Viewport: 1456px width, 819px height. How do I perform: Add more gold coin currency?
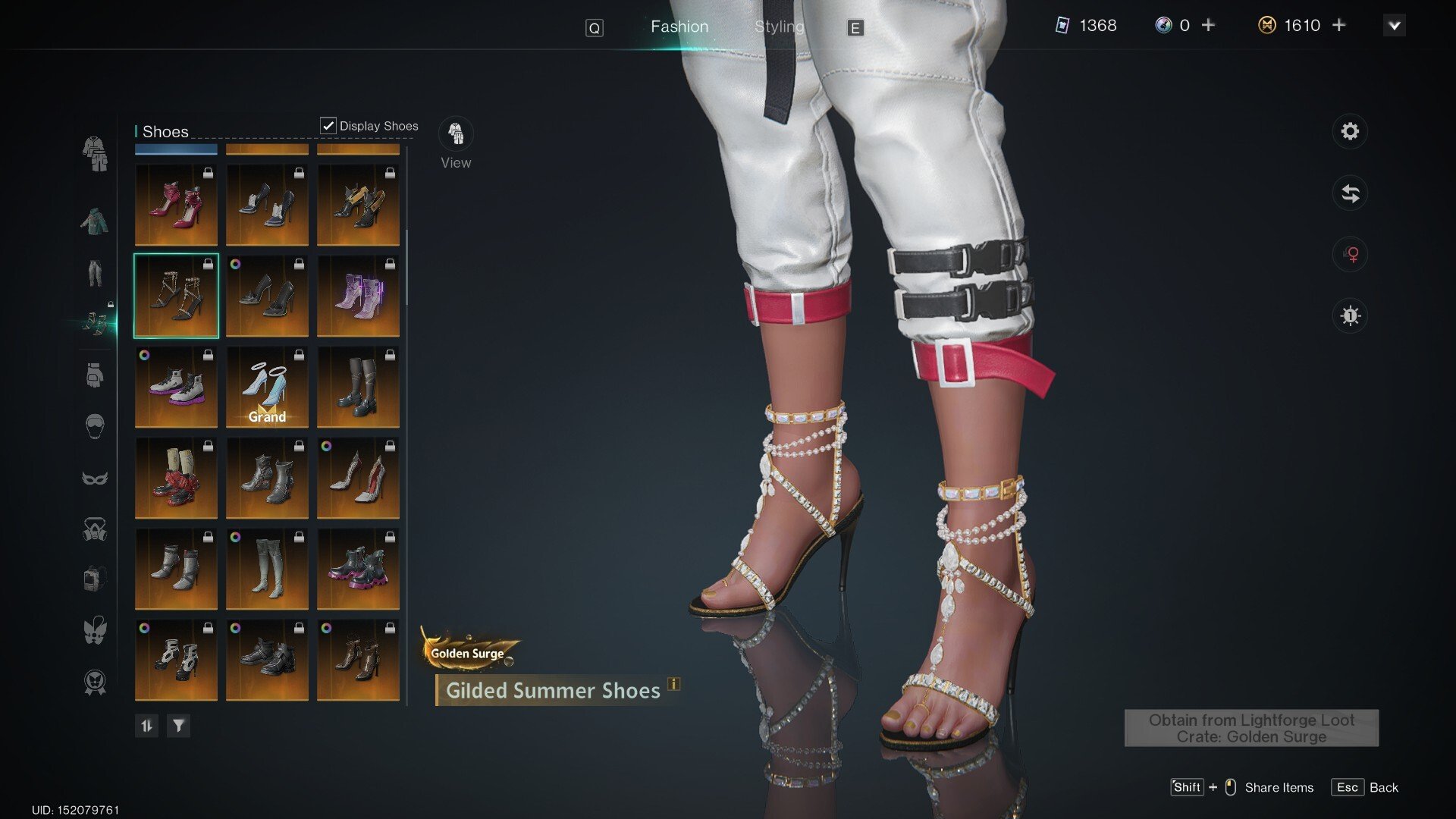(1339, 26)
